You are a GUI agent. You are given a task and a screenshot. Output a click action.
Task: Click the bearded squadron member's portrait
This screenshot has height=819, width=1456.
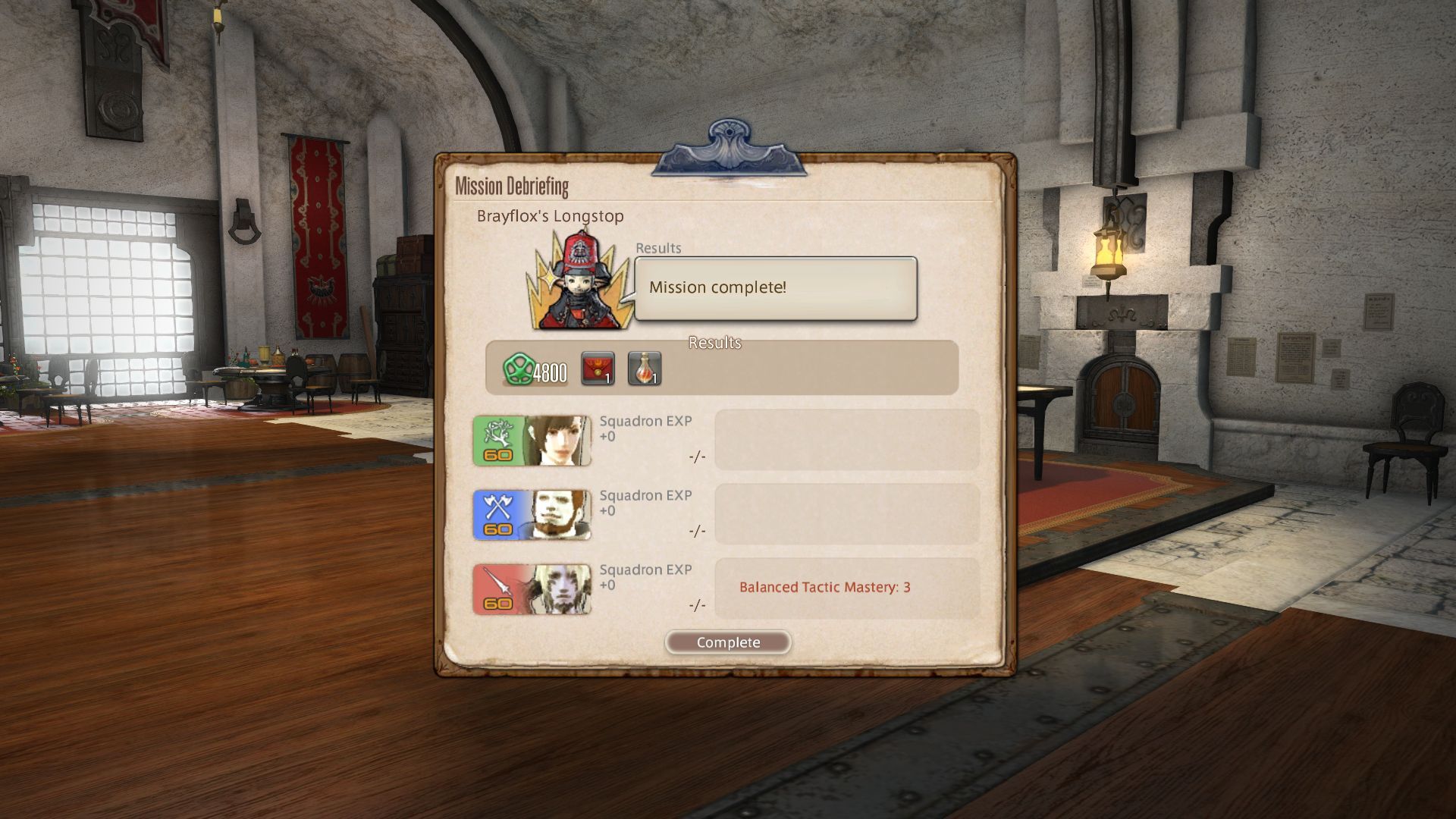click(557, 514)
